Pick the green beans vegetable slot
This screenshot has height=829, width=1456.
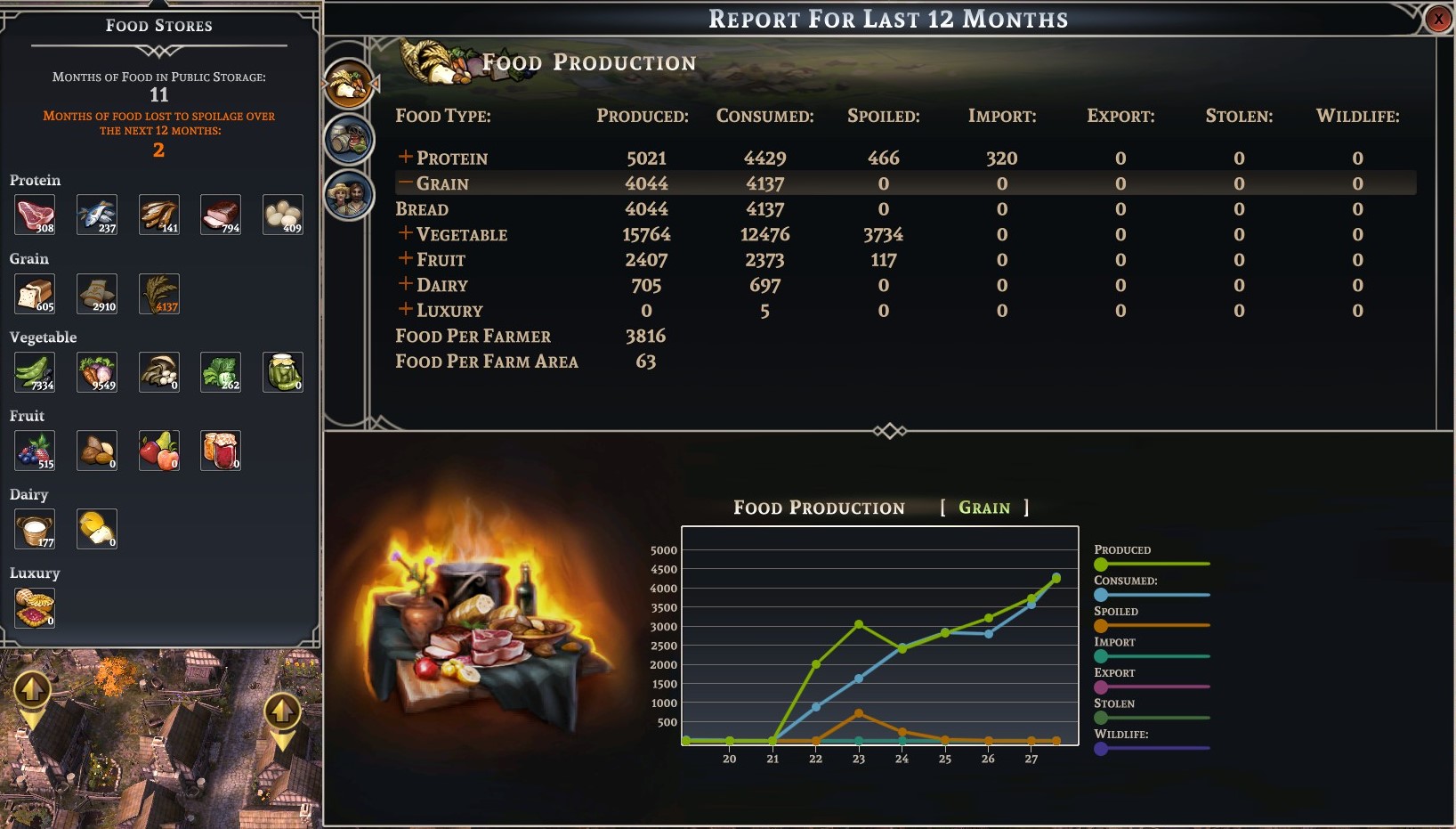(35, 372)
